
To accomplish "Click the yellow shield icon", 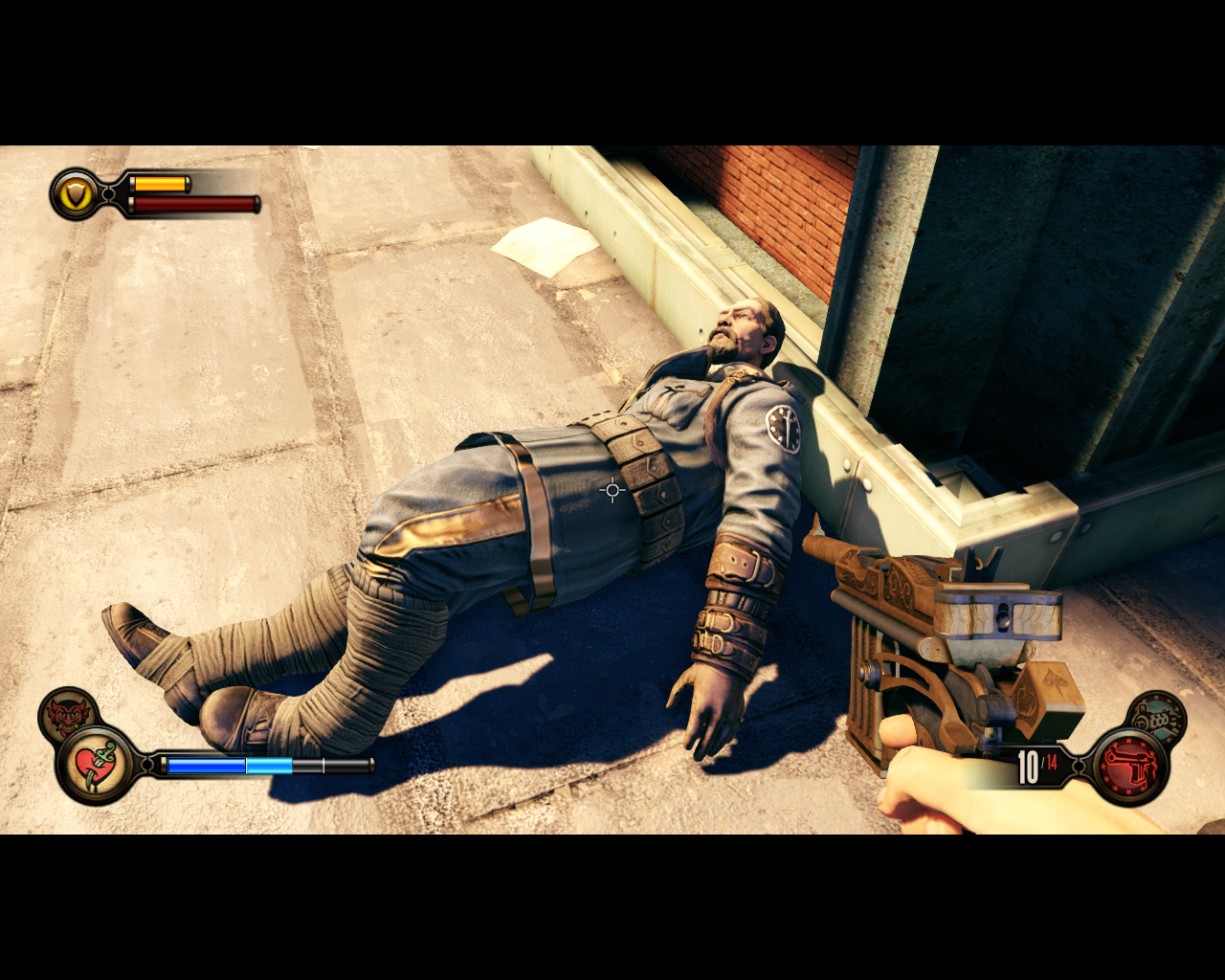I will (x=76, y=194).
